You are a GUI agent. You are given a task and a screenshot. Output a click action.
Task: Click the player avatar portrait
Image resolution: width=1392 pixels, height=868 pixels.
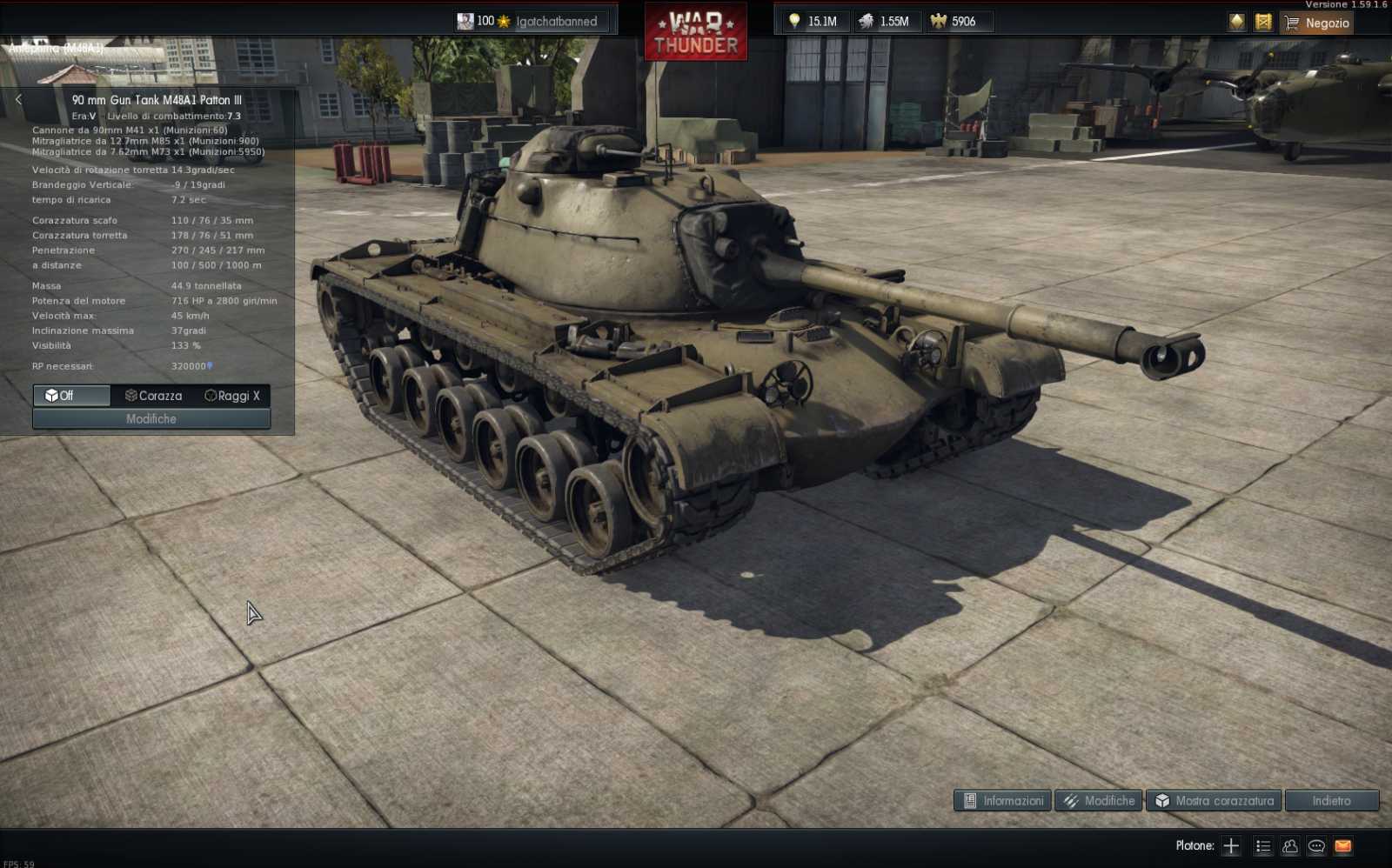465,21
